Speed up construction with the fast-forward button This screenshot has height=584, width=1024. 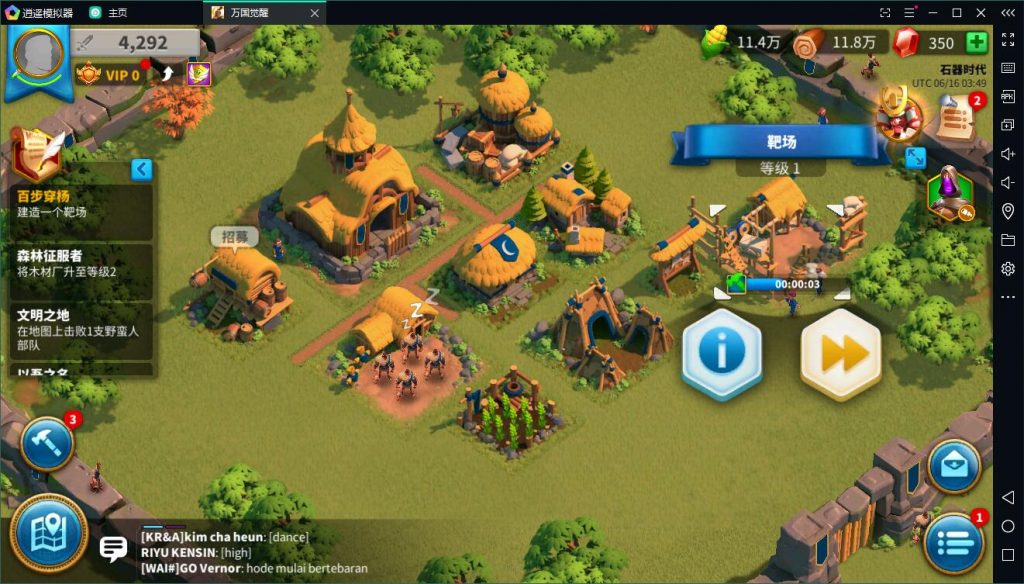coord(841,353)
